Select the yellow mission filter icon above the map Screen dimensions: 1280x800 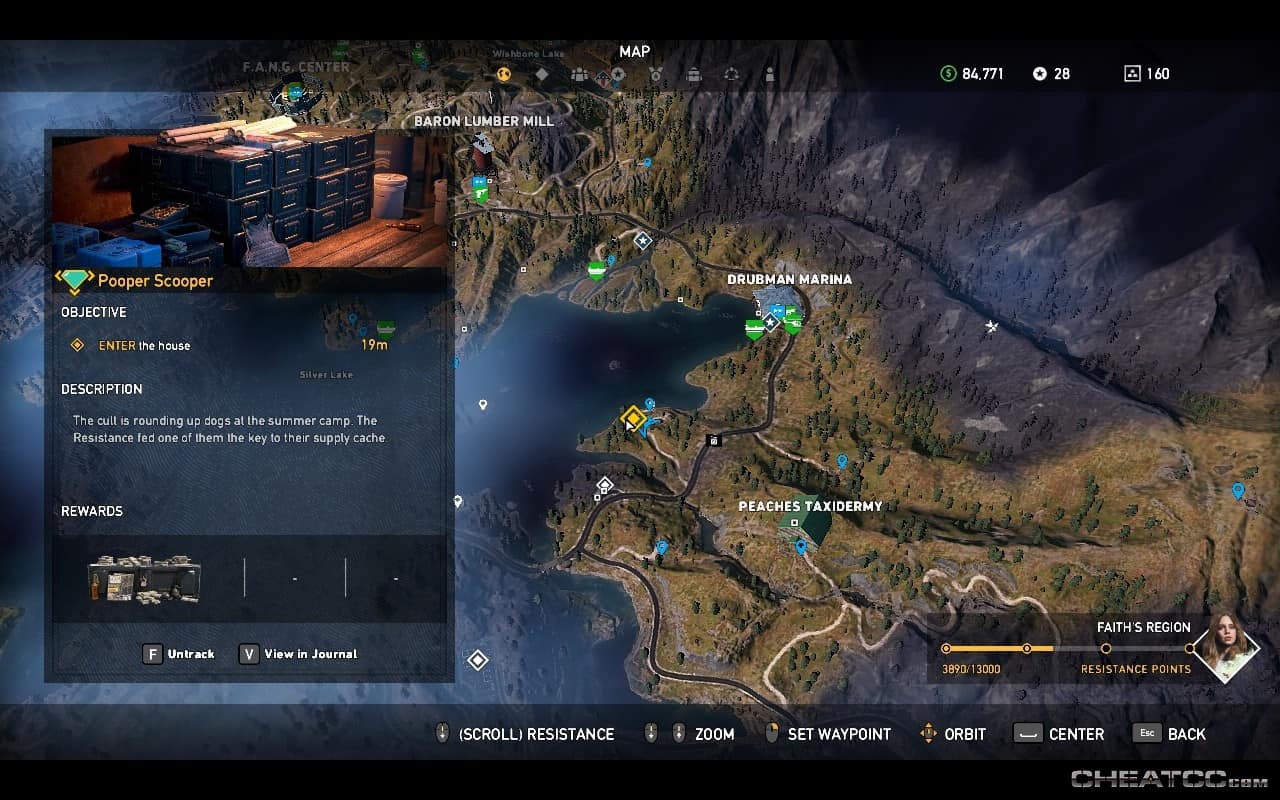(x=503, y=73)
